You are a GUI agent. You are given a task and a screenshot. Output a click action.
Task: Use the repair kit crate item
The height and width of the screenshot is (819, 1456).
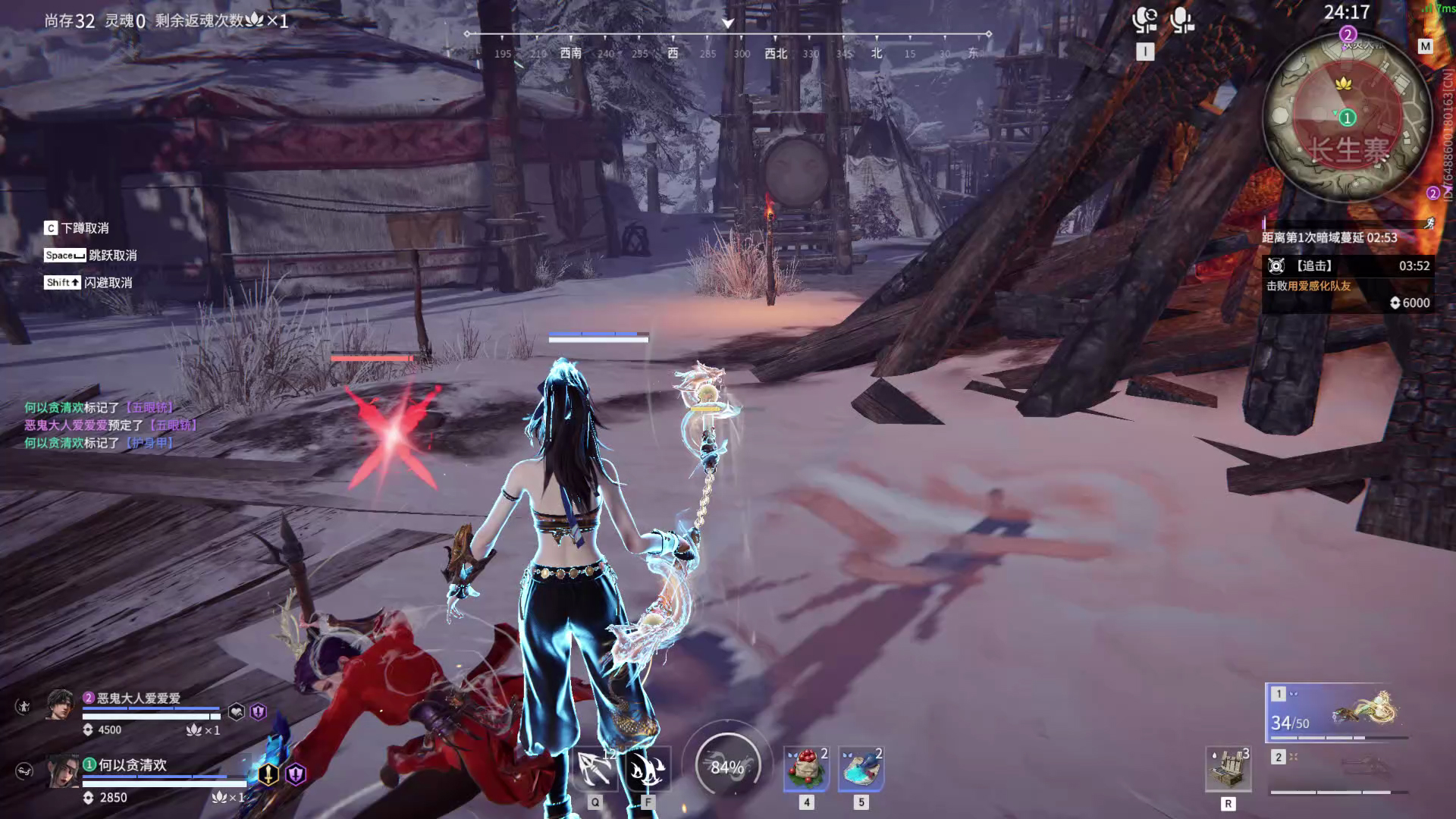point(1228,770)
